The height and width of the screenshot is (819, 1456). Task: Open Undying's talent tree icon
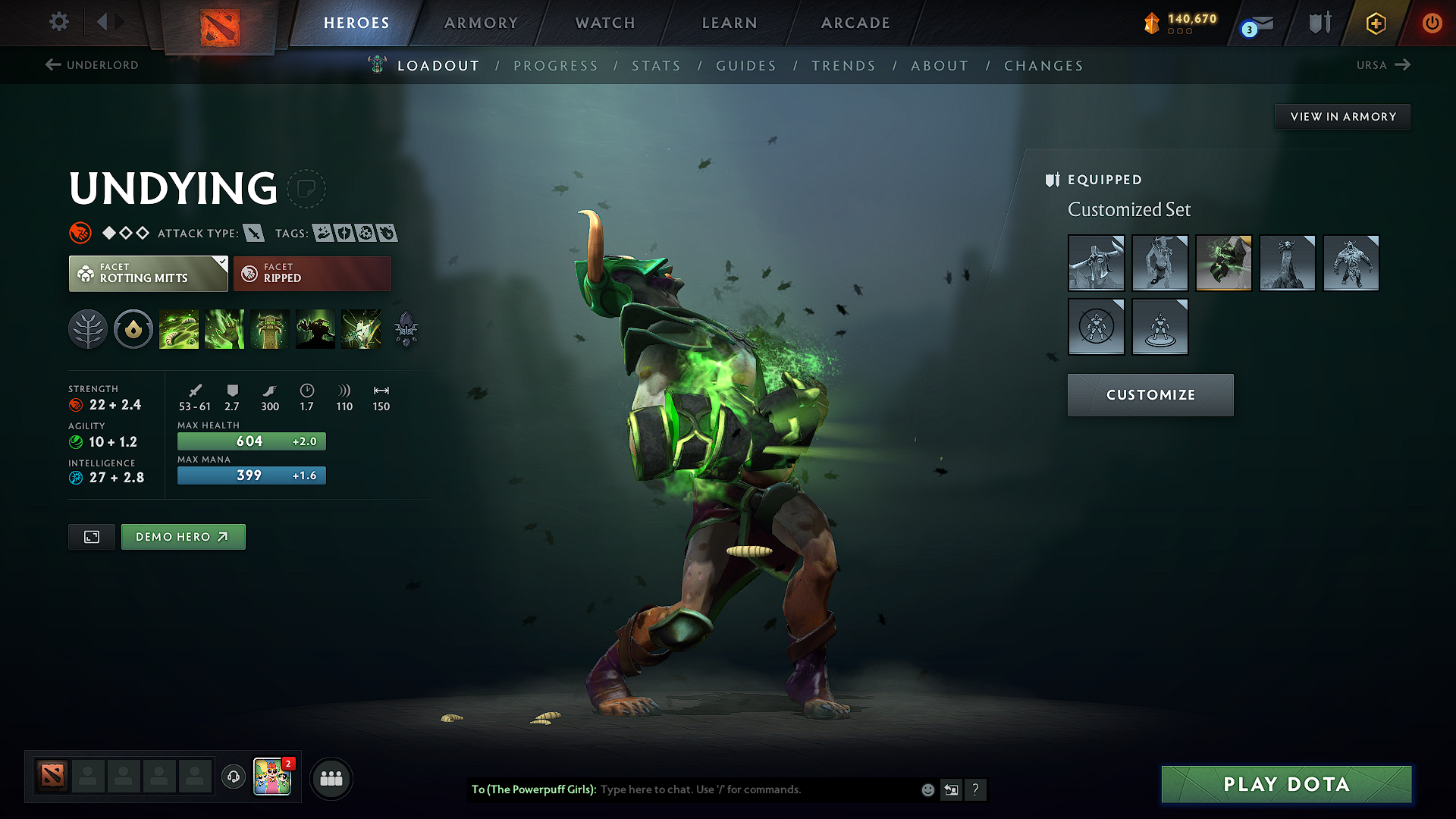coord(88,329)
